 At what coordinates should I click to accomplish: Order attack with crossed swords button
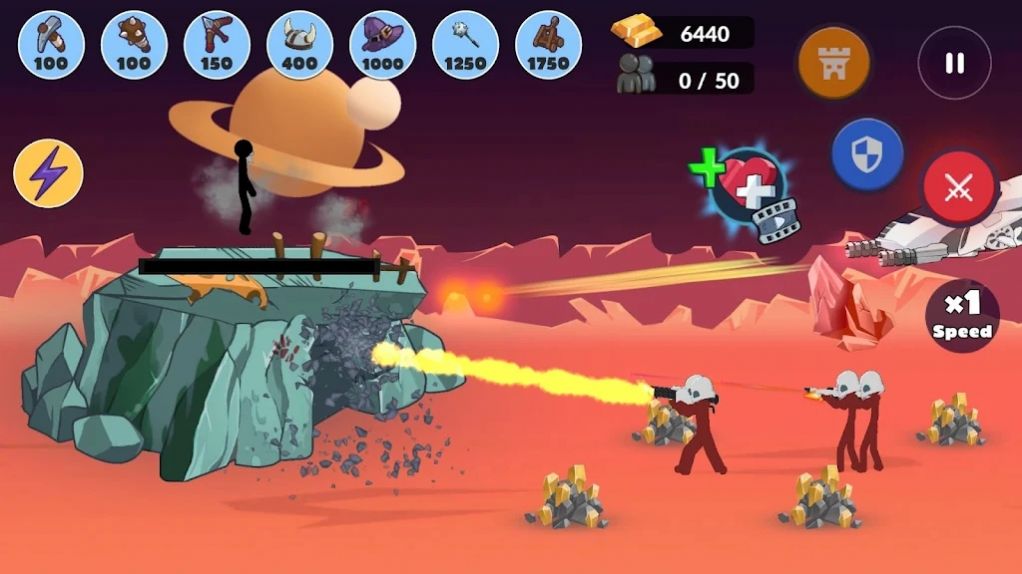pos(959,187)
